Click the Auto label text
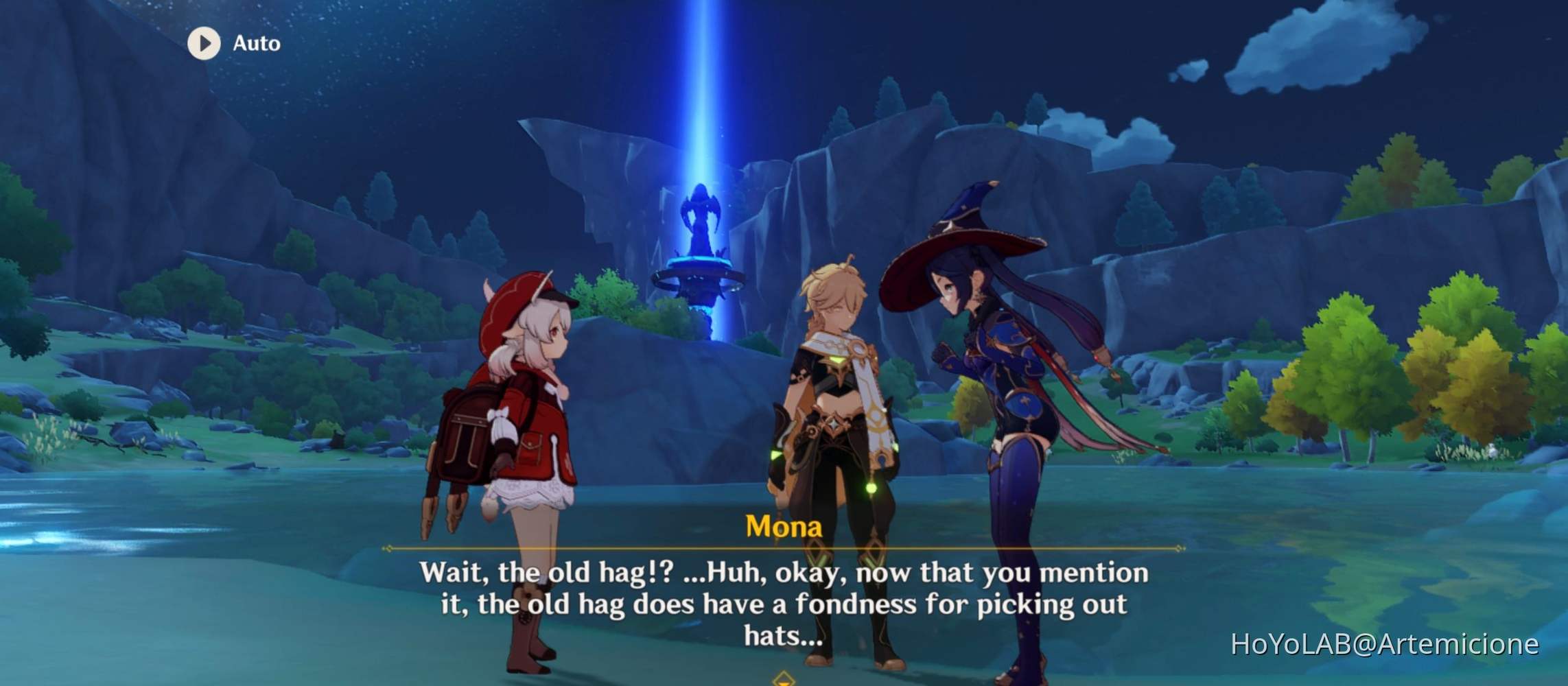The width and height of the screenshot is (1568, 686). (255, 43)
